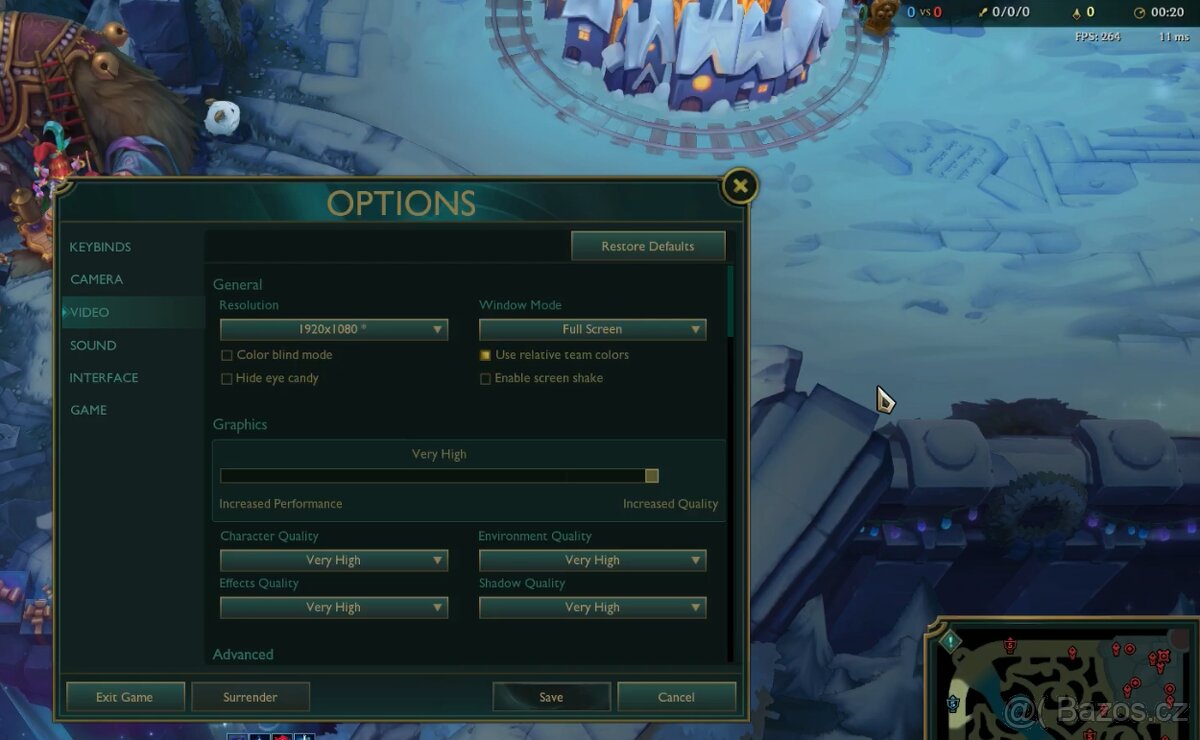Screen dimensions: 1200x740
Task: Click the Graphics quality slider handle
Action: (652, 476)
